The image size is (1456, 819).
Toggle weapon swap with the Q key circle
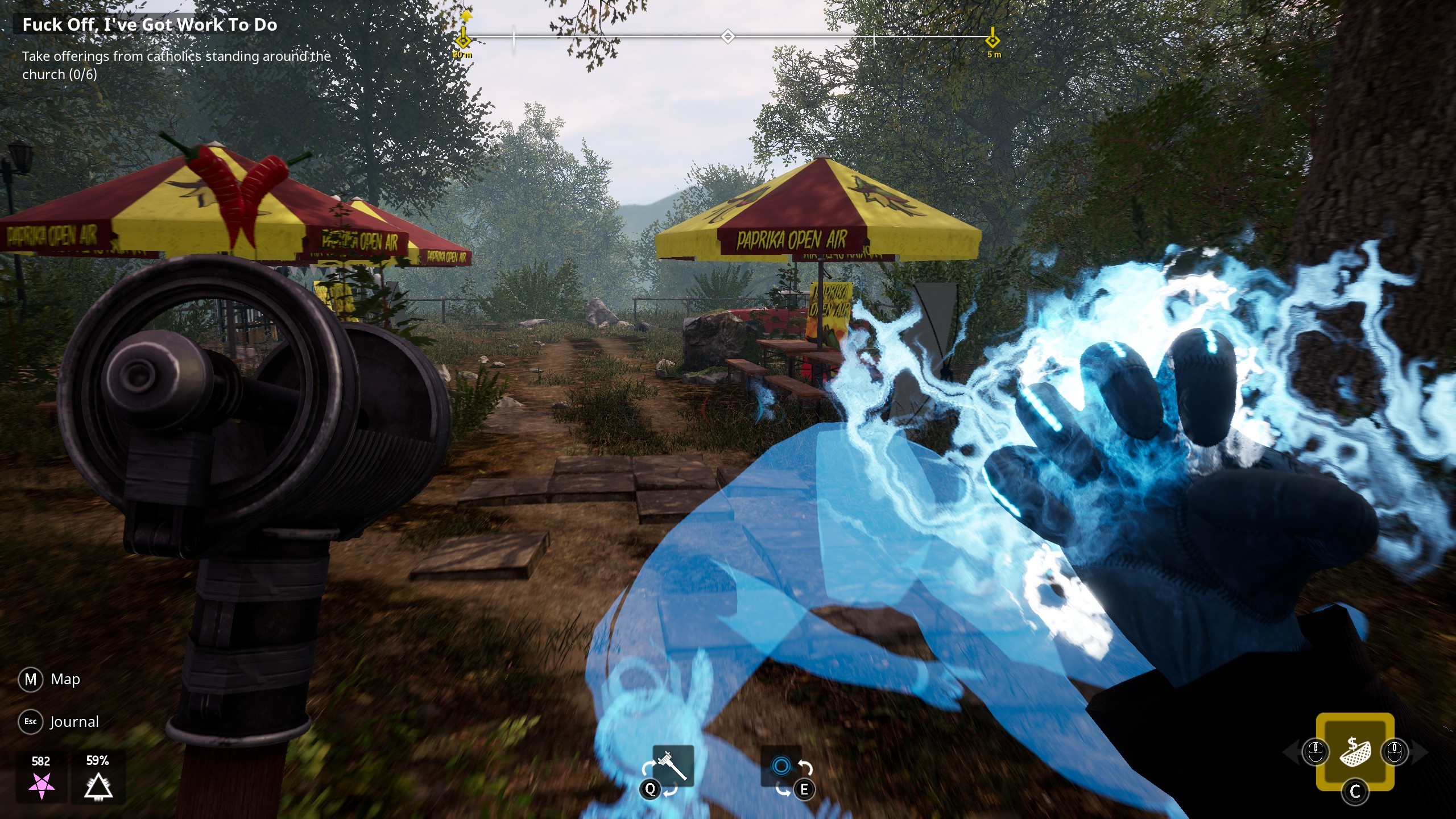(650, 790)
